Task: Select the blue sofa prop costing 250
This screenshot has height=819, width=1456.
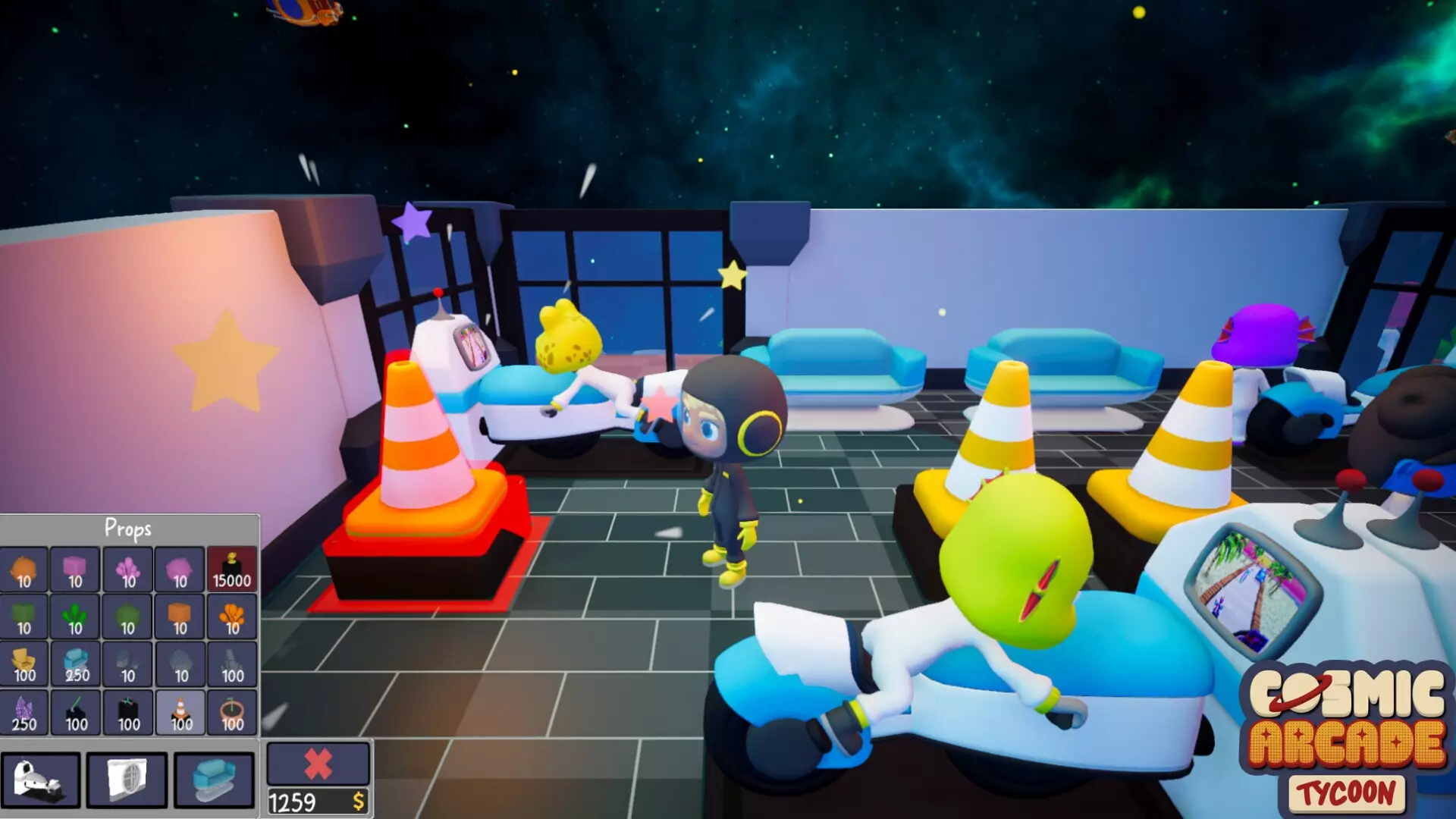Action: pyautogui.click(x=76, y=666)
